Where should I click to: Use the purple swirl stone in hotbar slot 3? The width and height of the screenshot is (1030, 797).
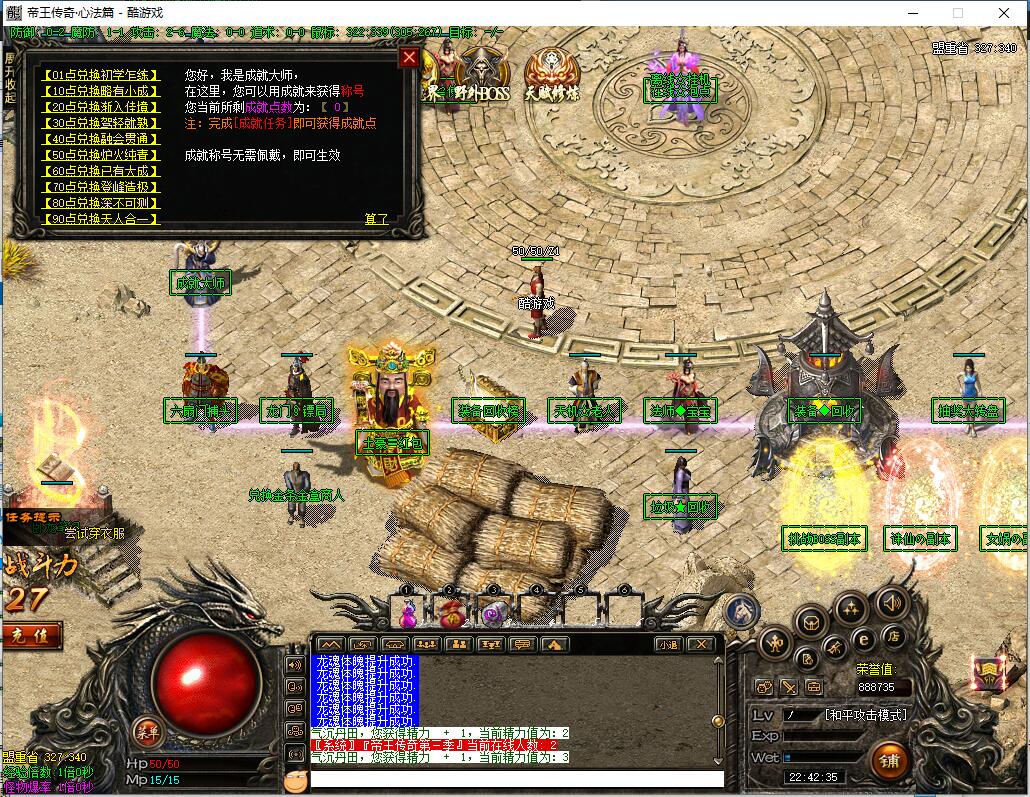pyautogui.click(x=493, y=612)
